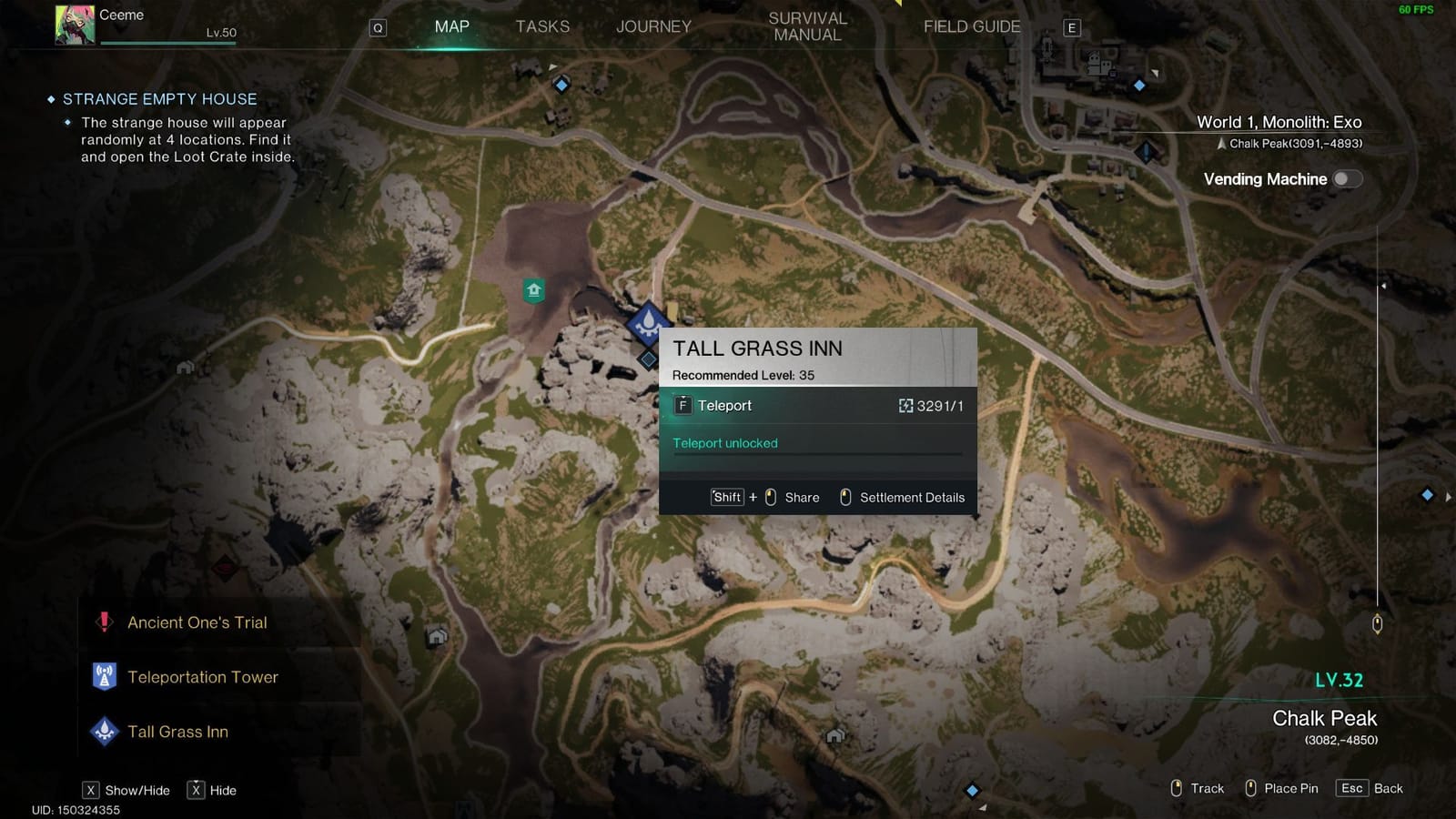Adjust the map zoom slider handle
Image resolution: width=1456 pixels, height=819 pixels.
tap(1377, 623)
